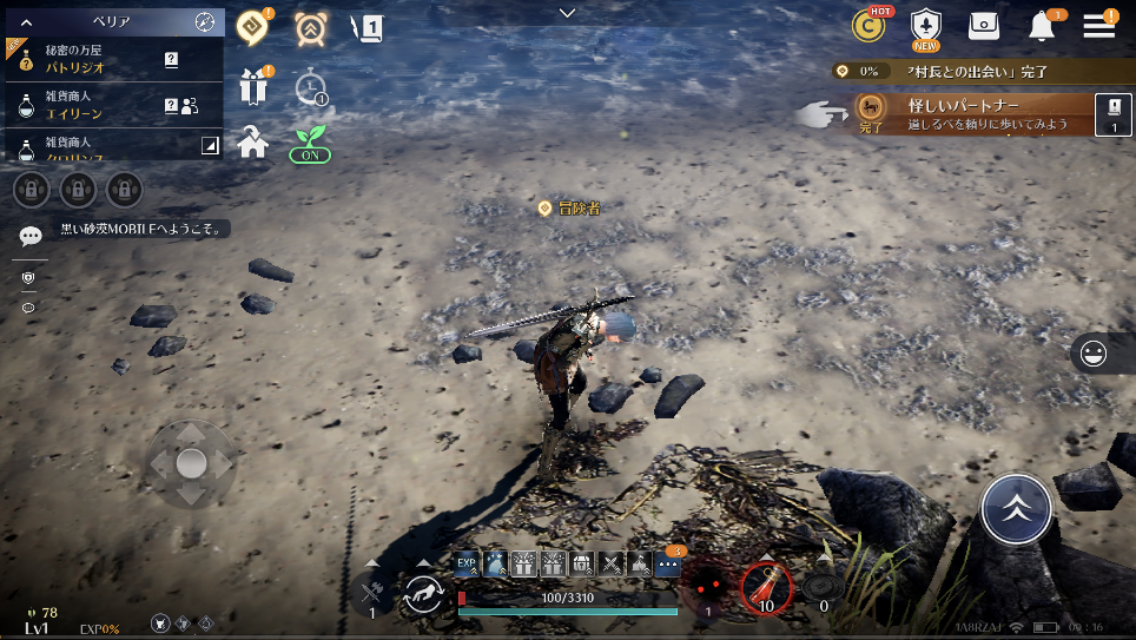Expand the buff list with the three-dots button
Viewport: 1136px width, 640px height.
[668, 566]
